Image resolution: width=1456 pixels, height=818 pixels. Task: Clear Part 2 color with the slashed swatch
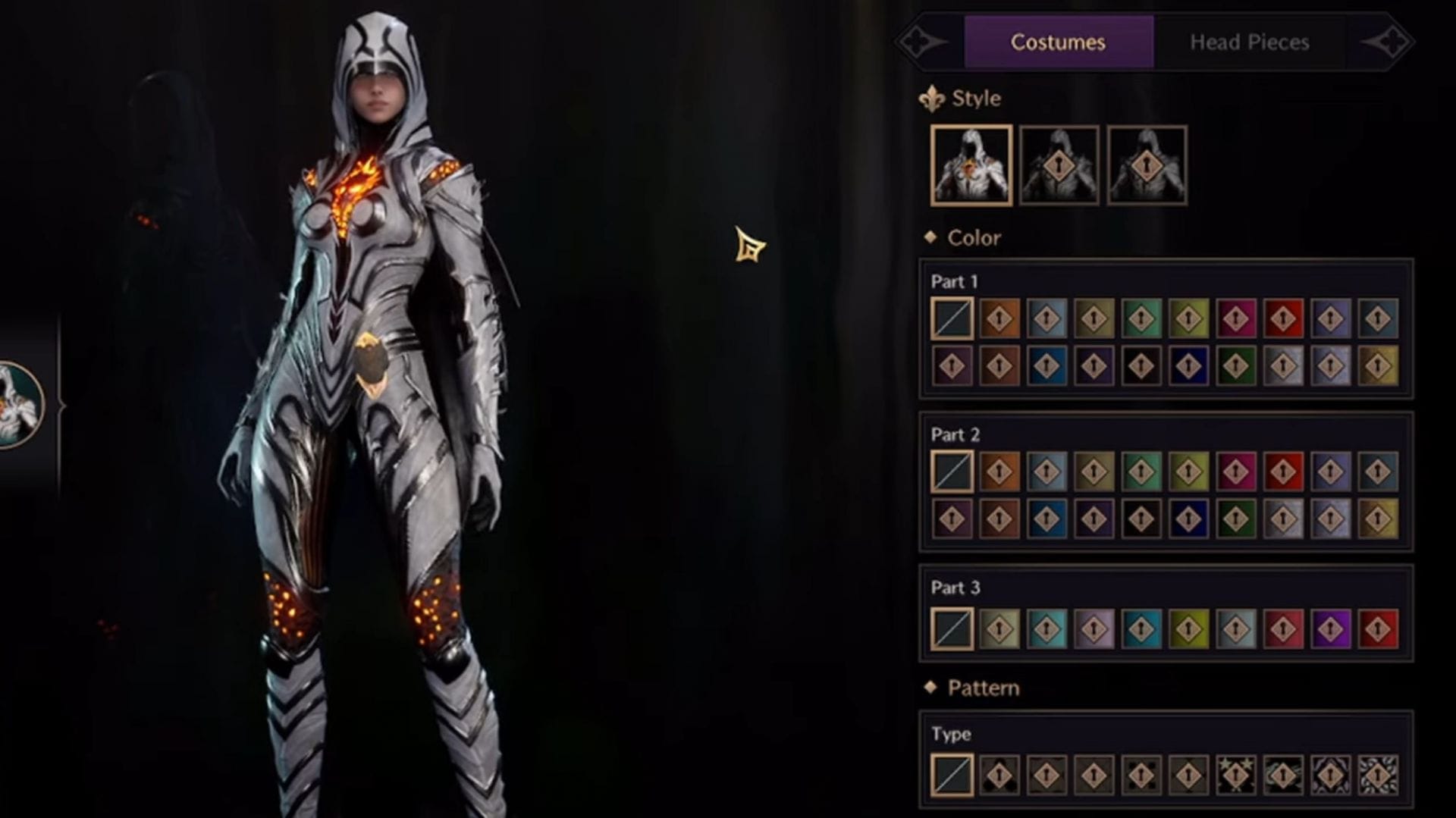952,470
